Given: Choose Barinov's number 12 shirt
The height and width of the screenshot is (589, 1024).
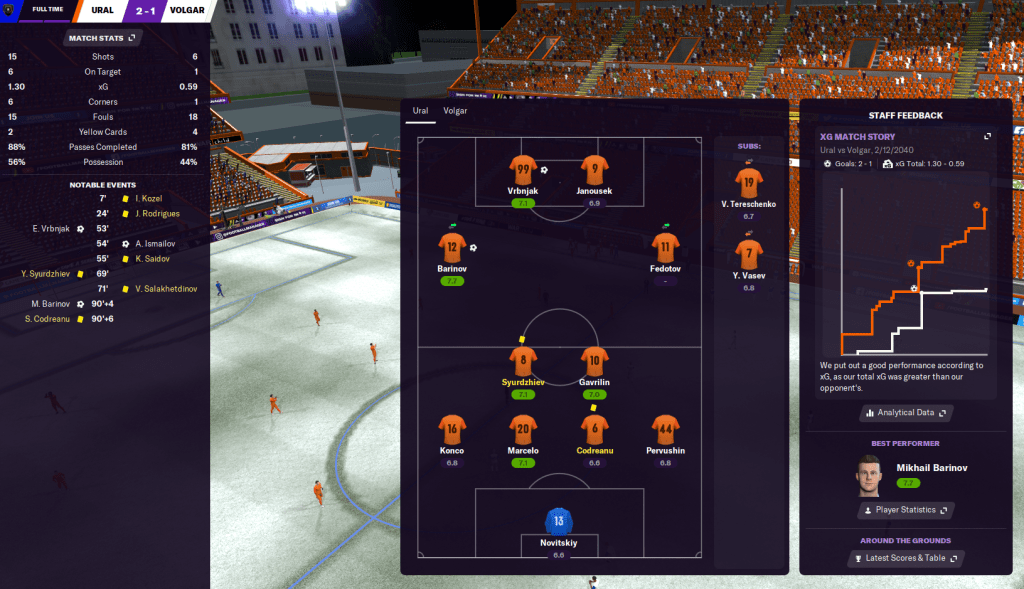Looking at the screenshot, I should [x=452, y=246].
